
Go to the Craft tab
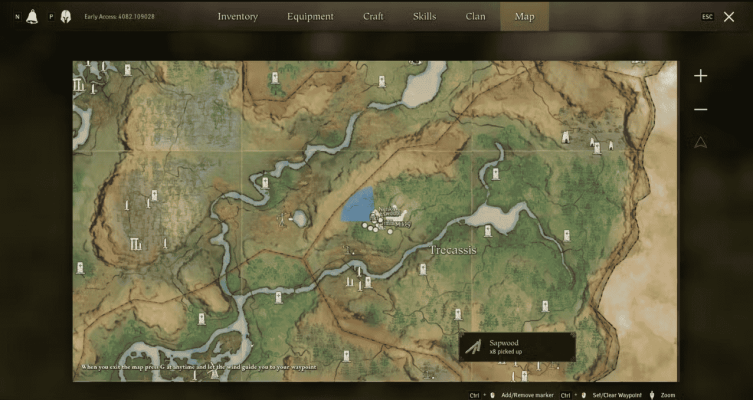372,16
